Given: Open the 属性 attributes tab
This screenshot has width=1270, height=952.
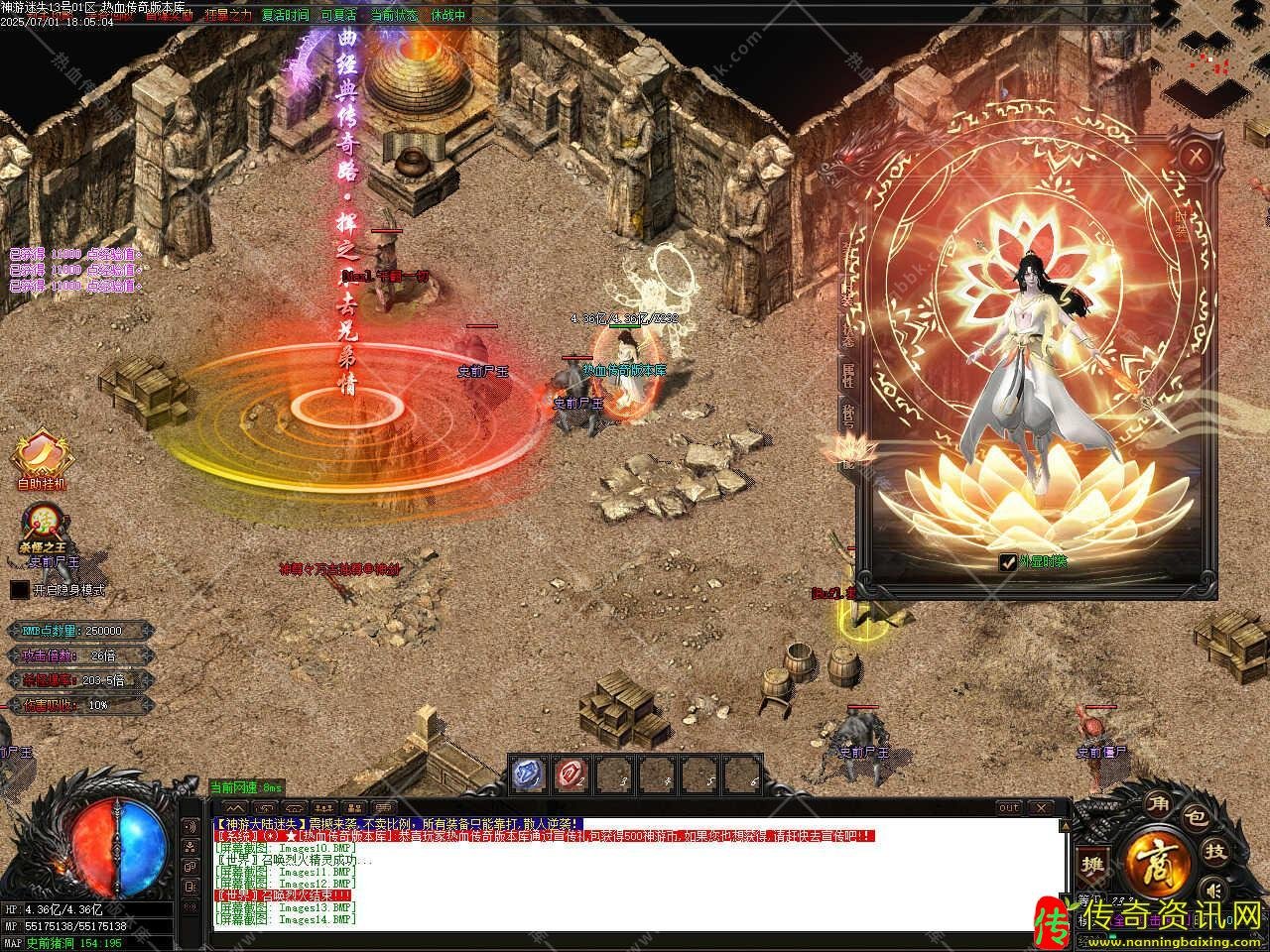Looking at the screenshot, I should coord(848,374).
